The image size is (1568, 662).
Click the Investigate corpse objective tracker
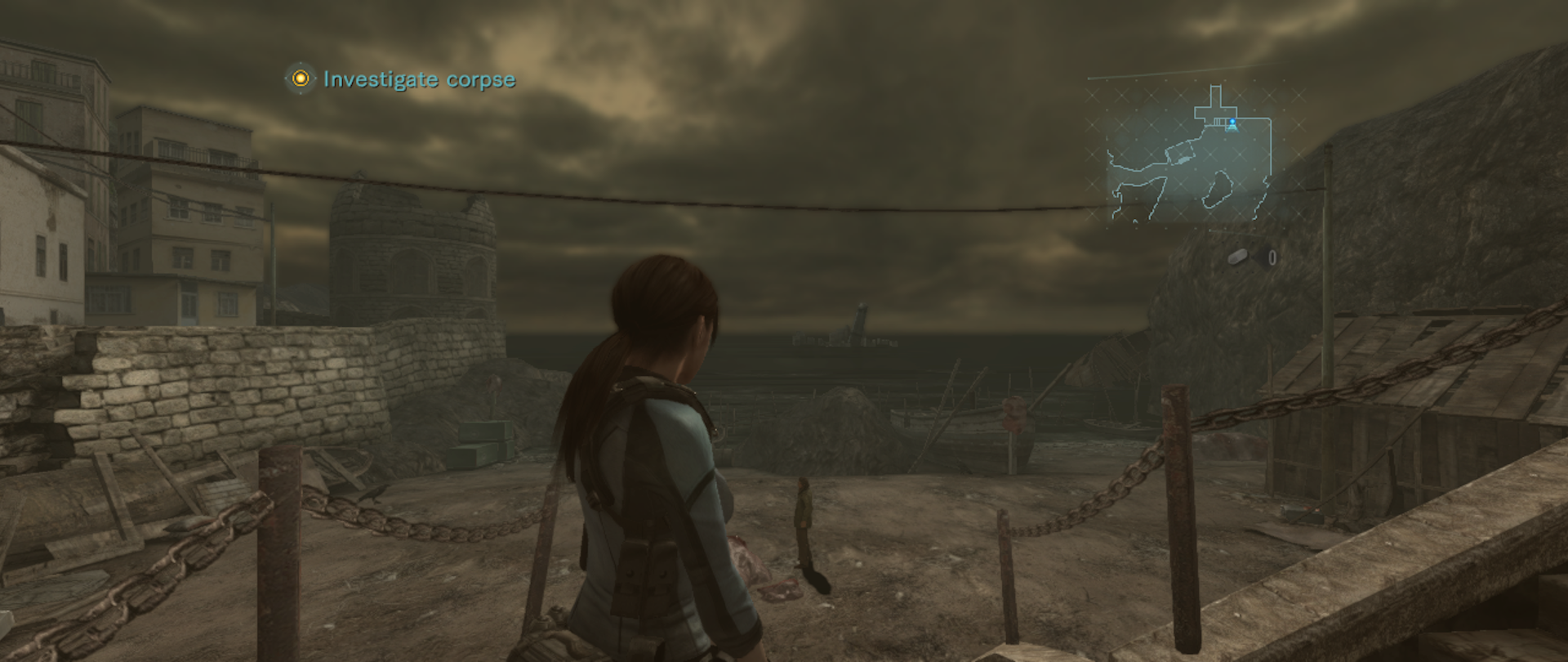400,79
